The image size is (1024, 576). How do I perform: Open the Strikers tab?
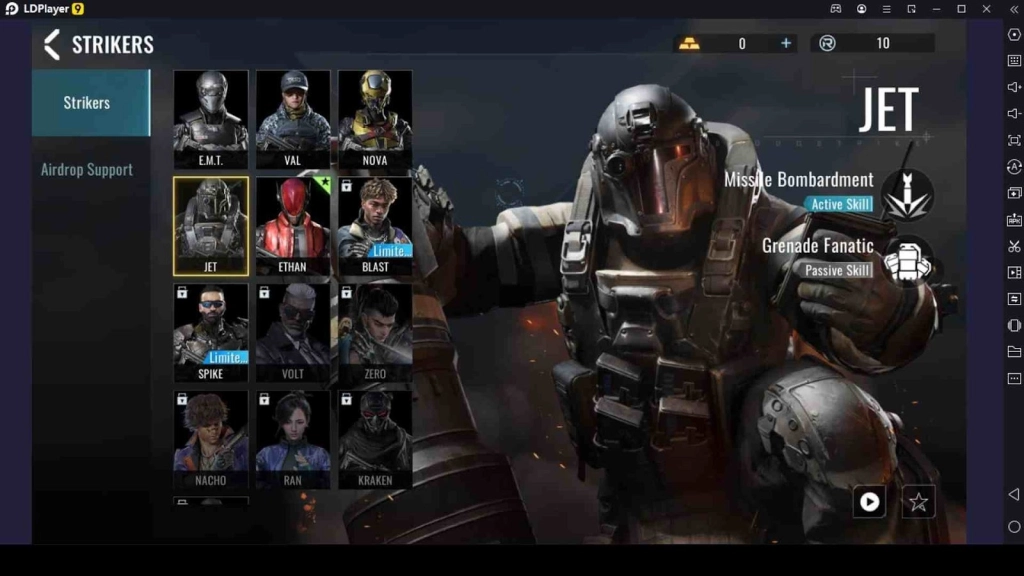(87, 102)
